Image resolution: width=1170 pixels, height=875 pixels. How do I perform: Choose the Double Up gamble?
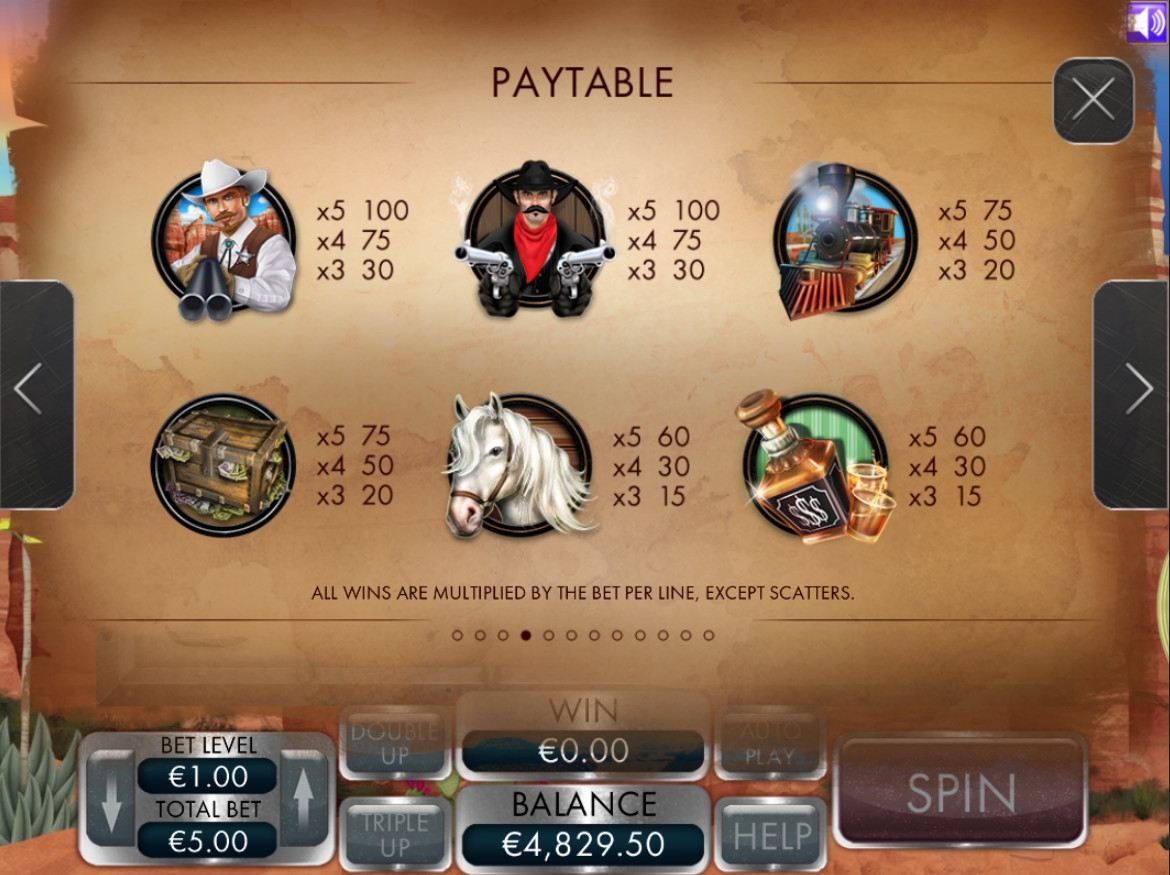395,744
